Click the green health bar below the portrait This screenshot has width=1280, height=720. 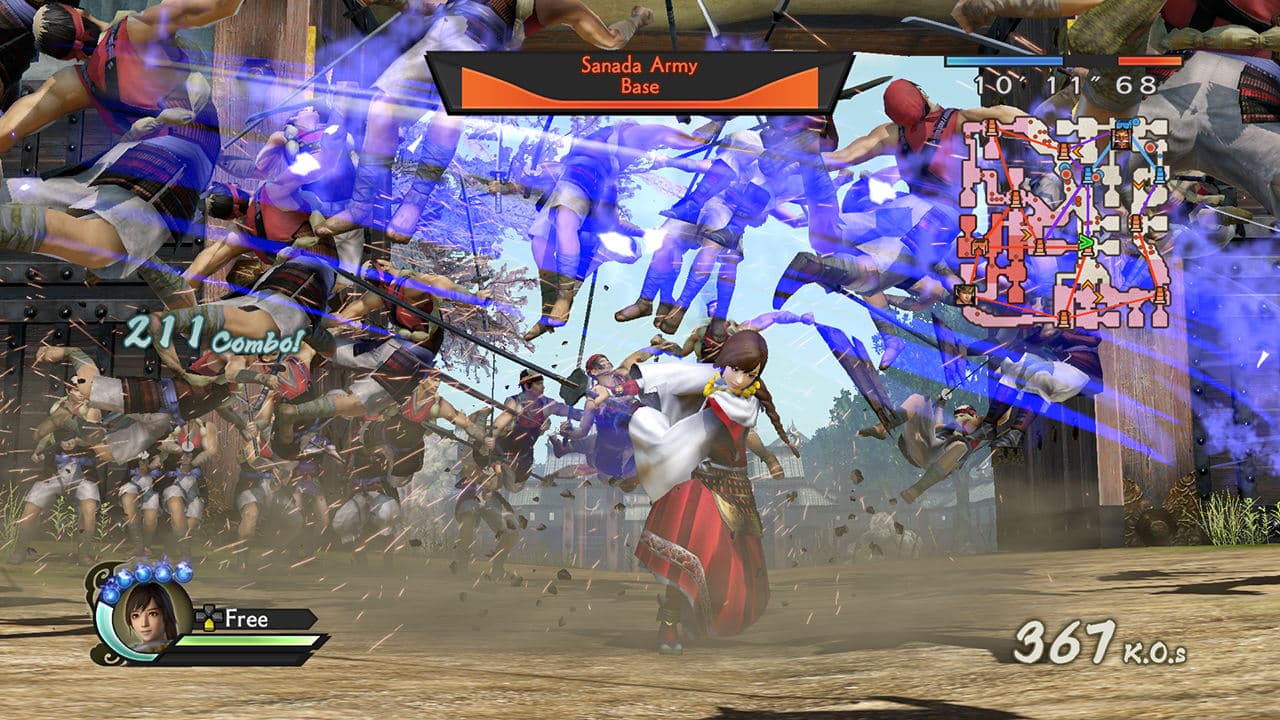pos(246,641)
